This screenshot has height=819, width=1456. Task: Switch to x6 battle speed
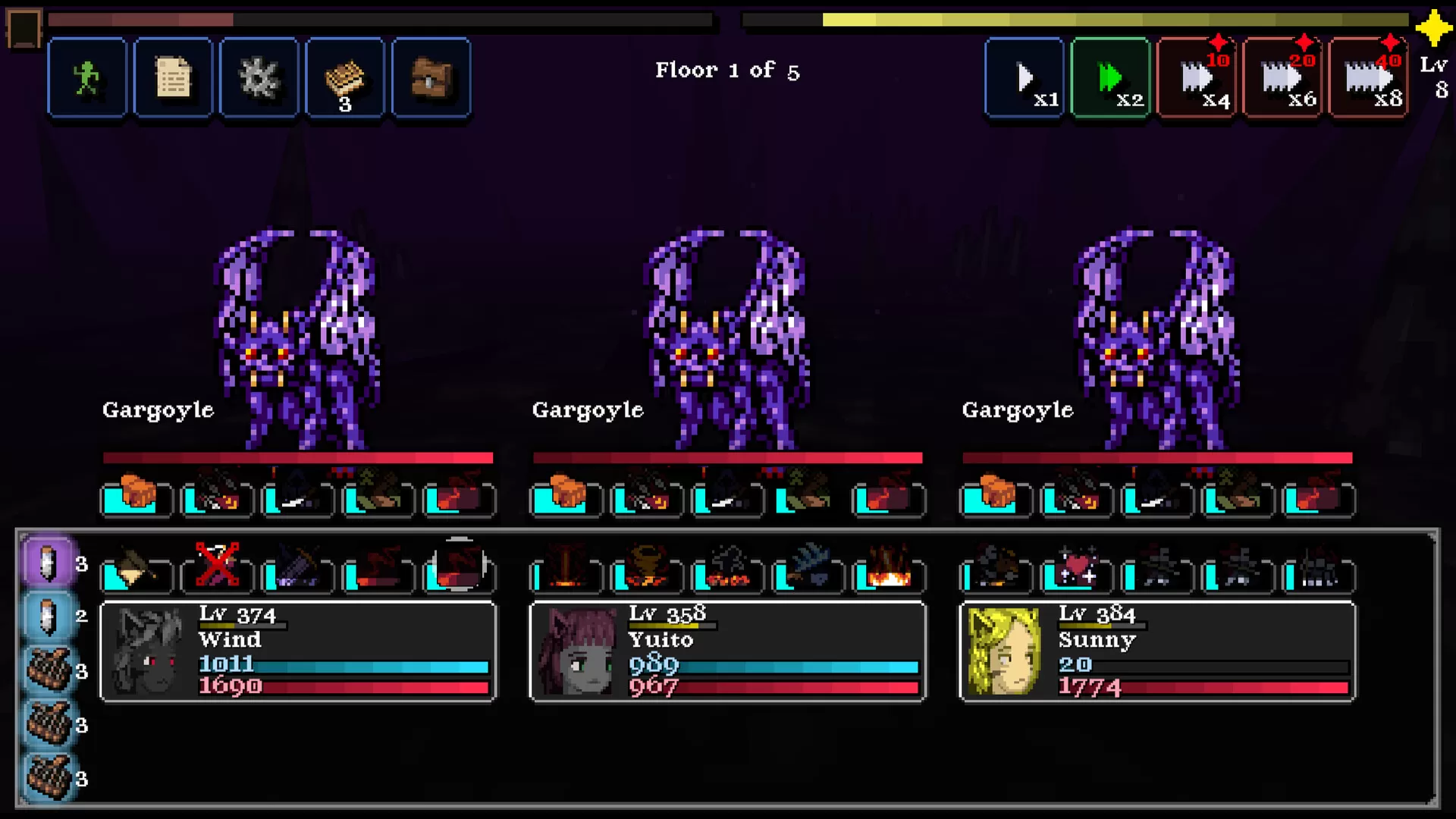tap(1282, 78)
